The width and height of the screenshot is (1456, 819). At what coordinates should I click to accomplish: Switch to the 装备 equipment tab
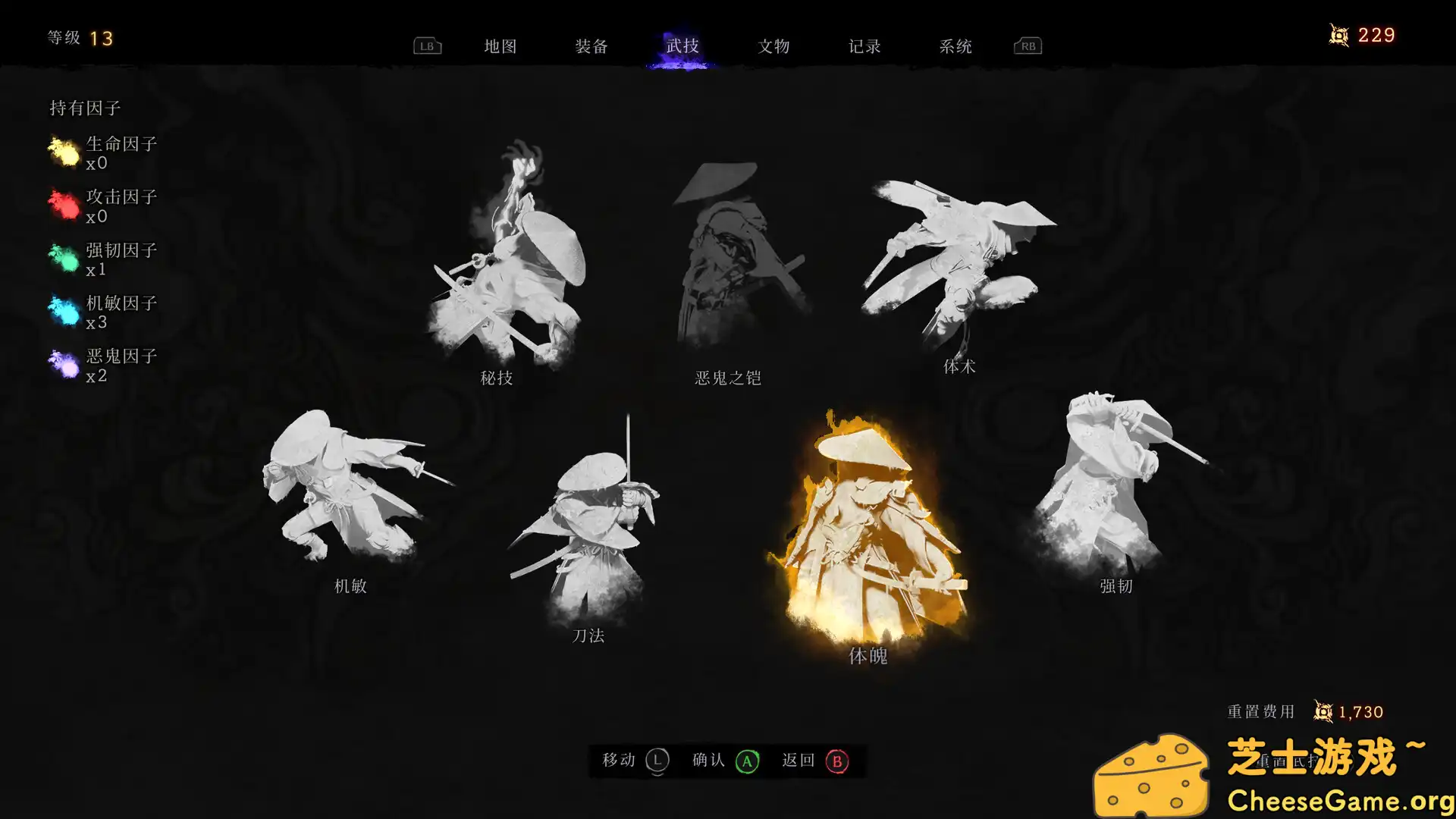pos(592,46)
